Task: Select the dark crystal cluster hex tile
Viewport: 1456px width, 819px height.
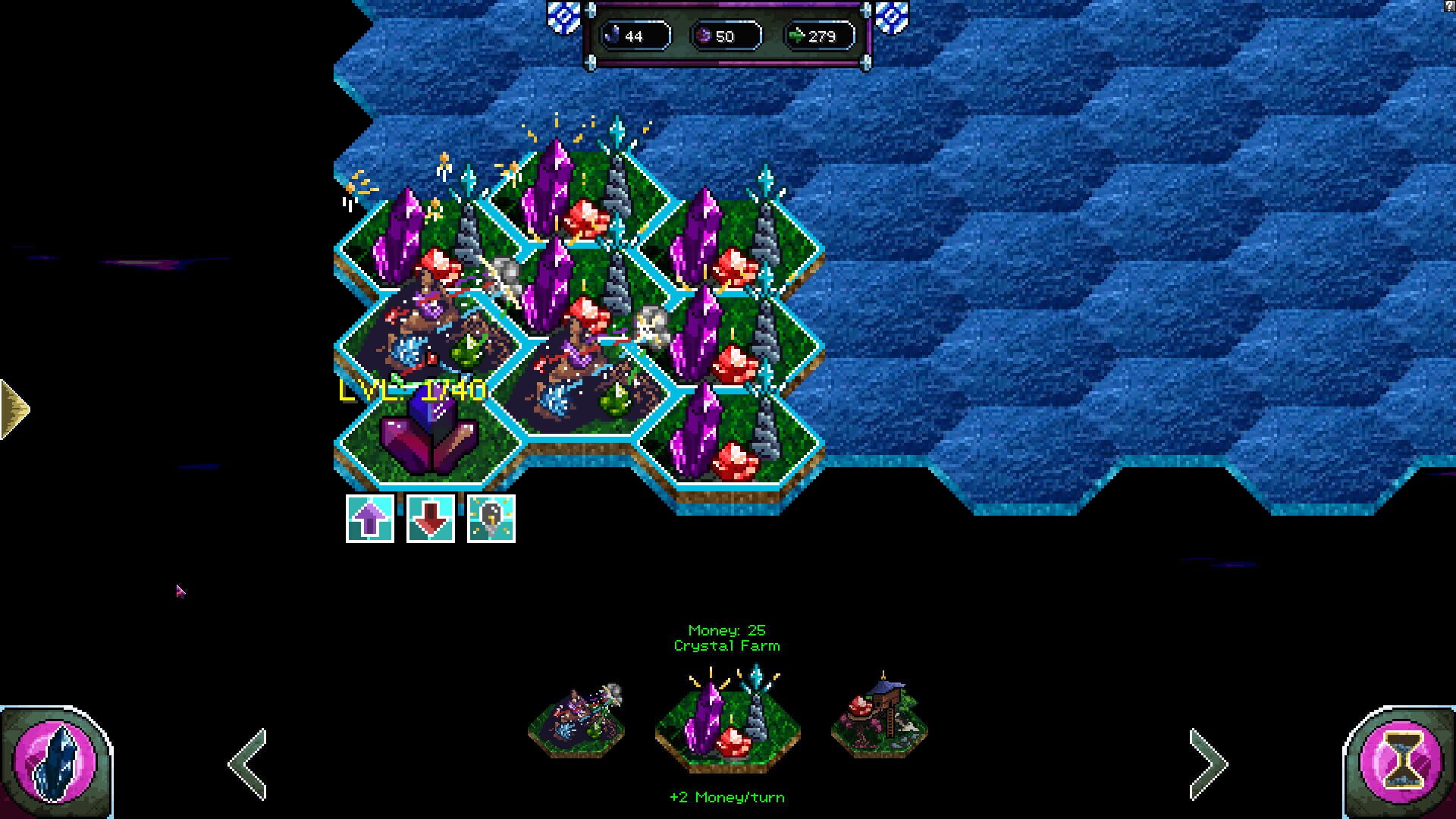Action: click(427, 435)
